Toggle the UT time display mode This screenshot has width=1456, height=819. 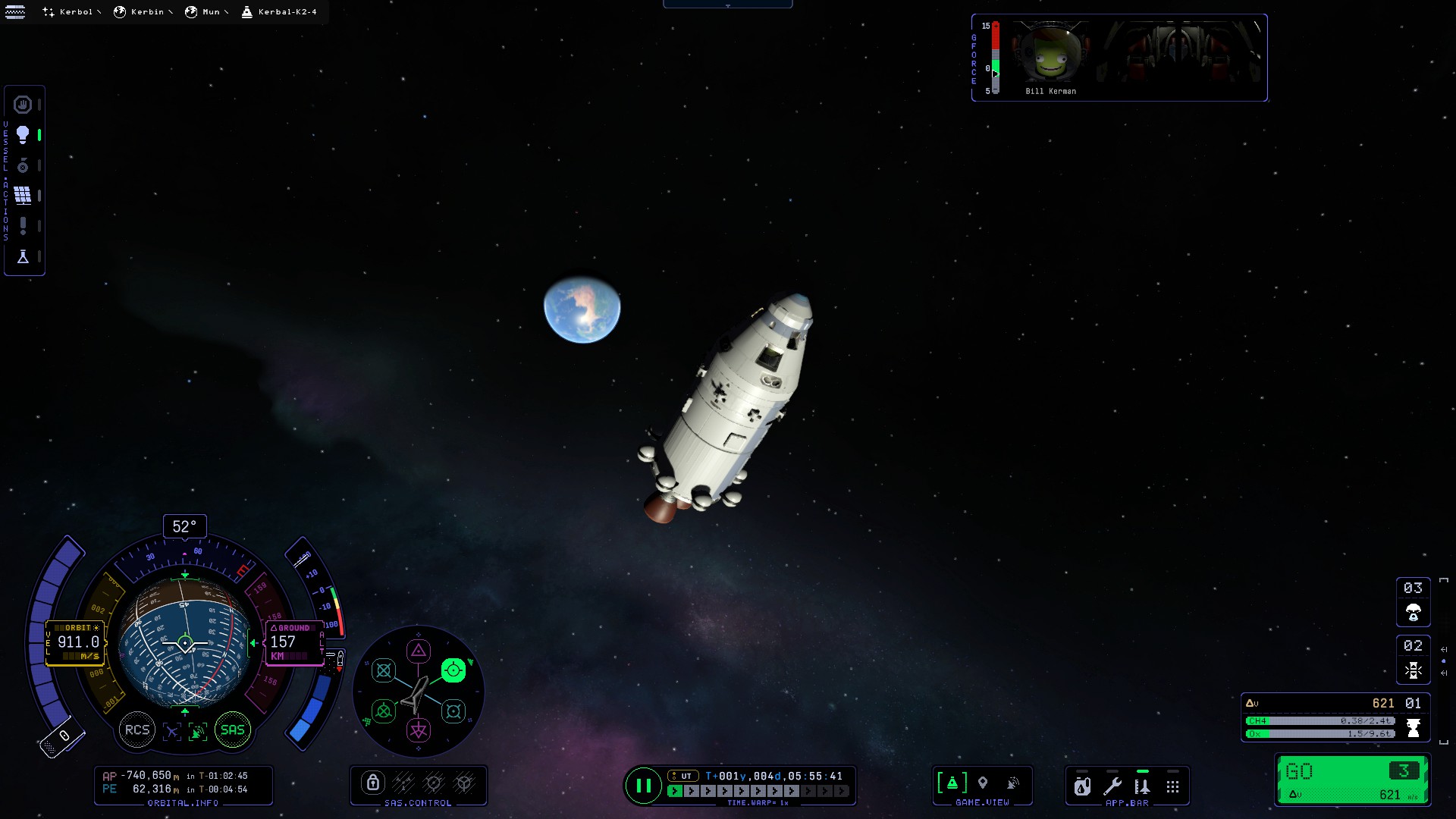[683, 776]
